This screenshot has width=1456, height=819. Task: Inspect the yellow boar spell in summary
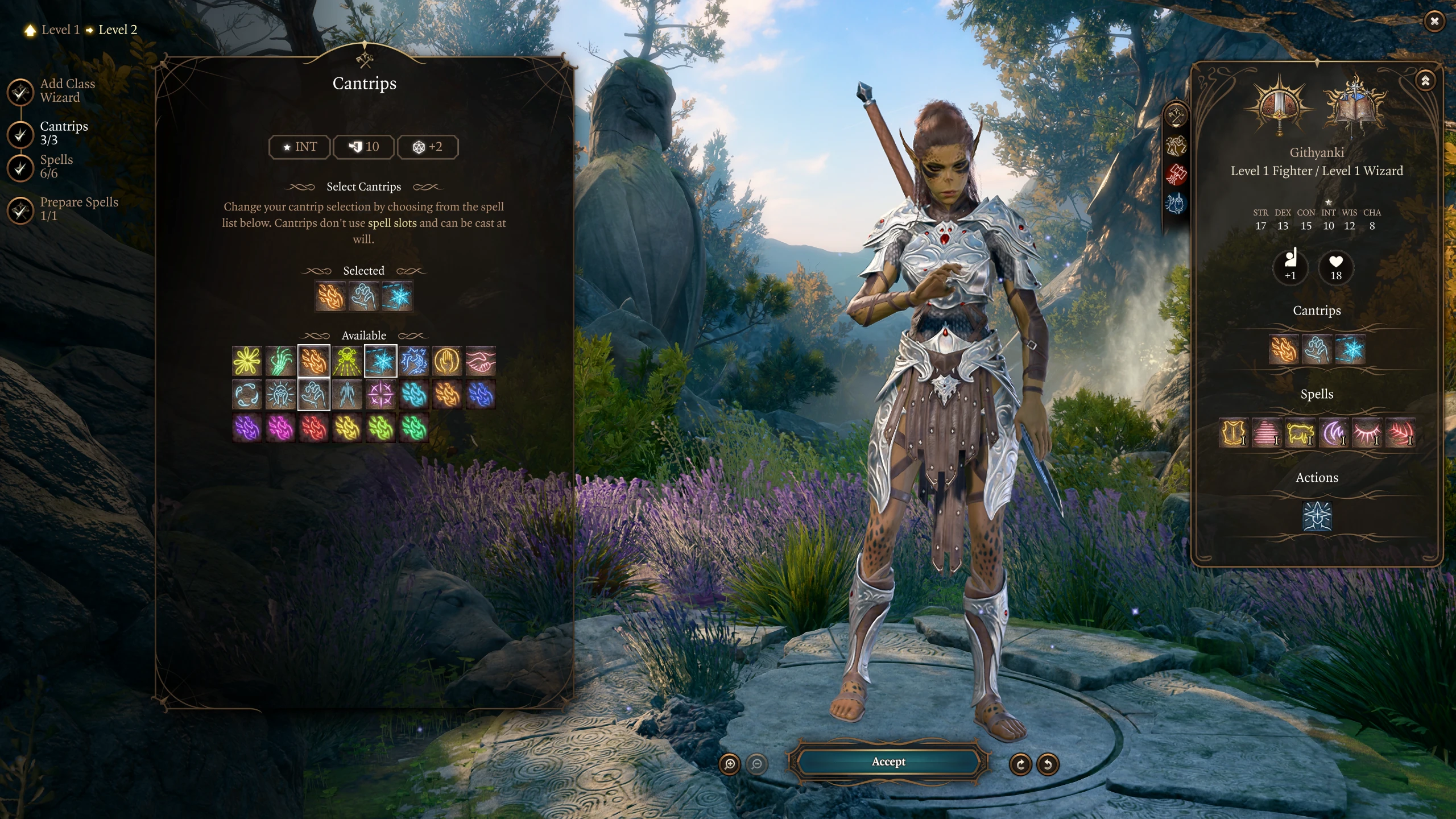click(1300, 433)
